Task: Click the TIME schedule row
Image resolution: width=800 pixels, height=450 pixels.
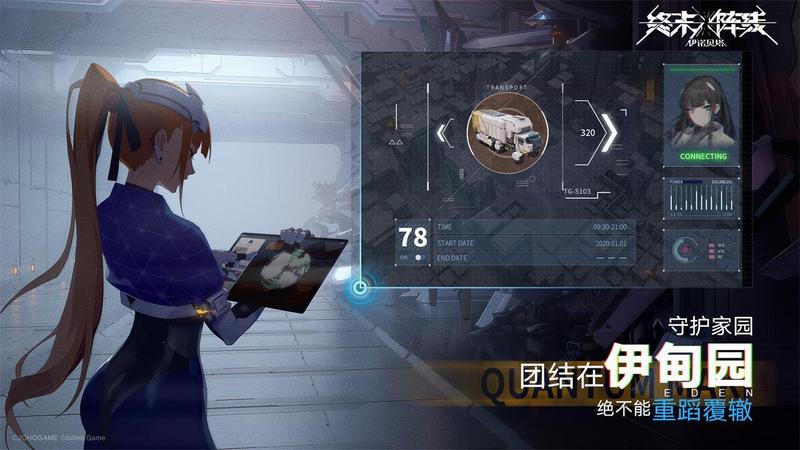Action: click(534, 228)
